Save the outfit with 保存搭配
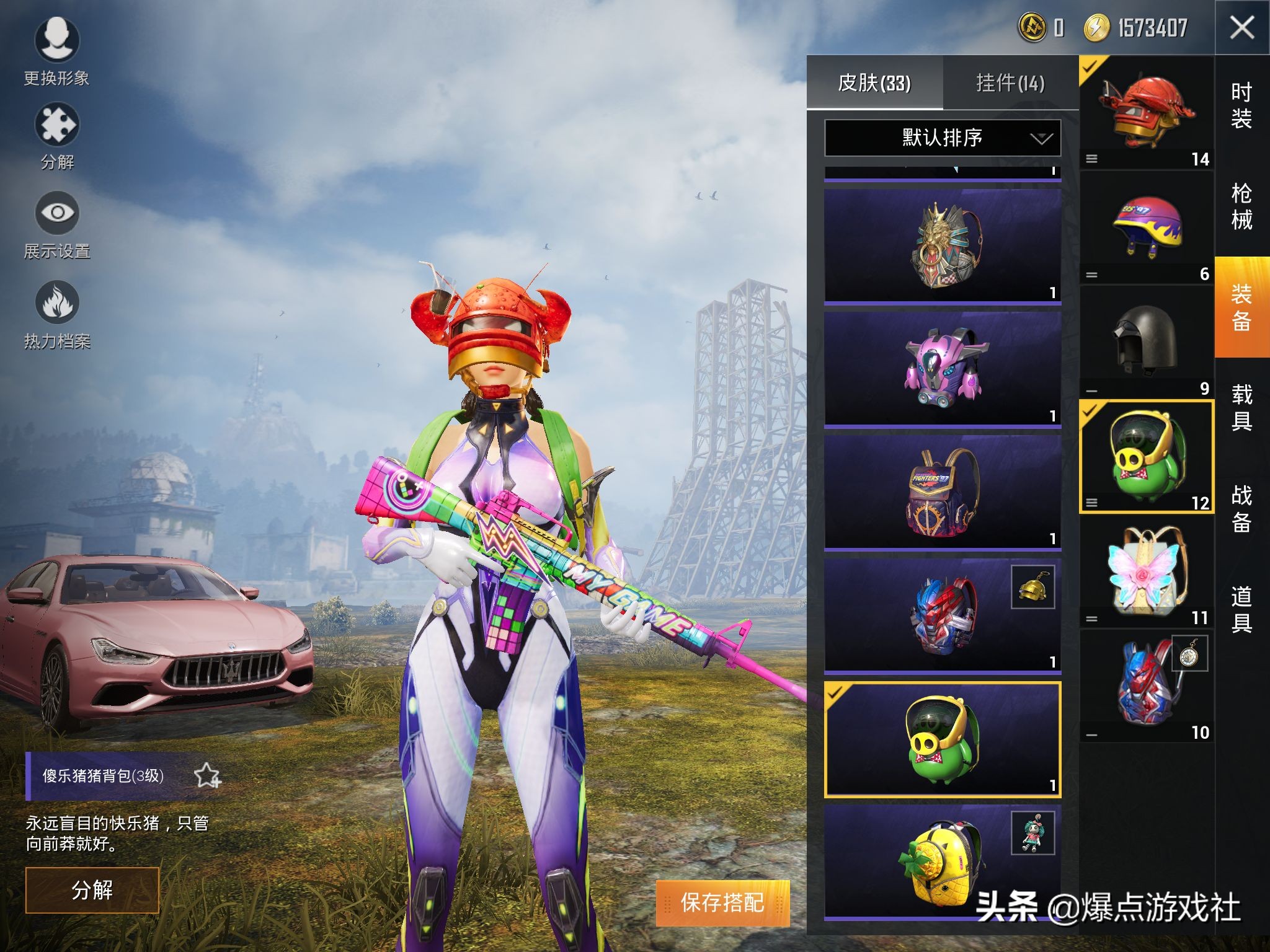This screenshot has width=1270, height=952. tap(722, 903)
